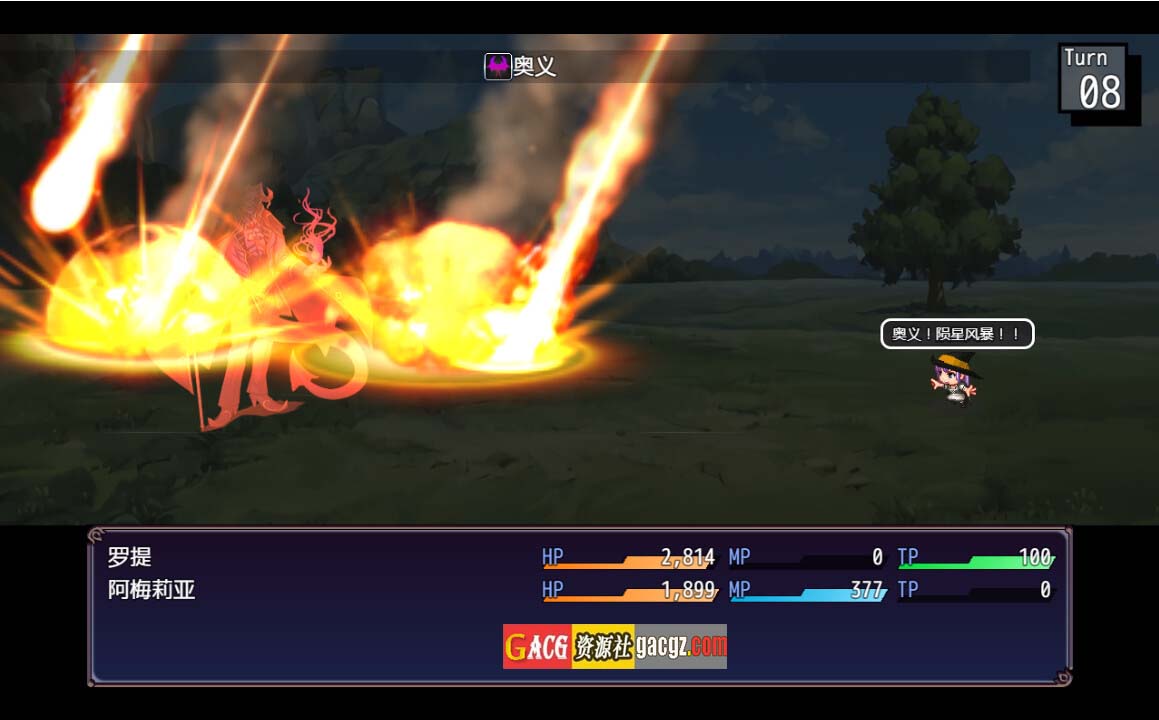Viewport: 1159px width, 720px height.
Task: Click the GACG gacgz.com watermark banner
Action: pos(614,646)
